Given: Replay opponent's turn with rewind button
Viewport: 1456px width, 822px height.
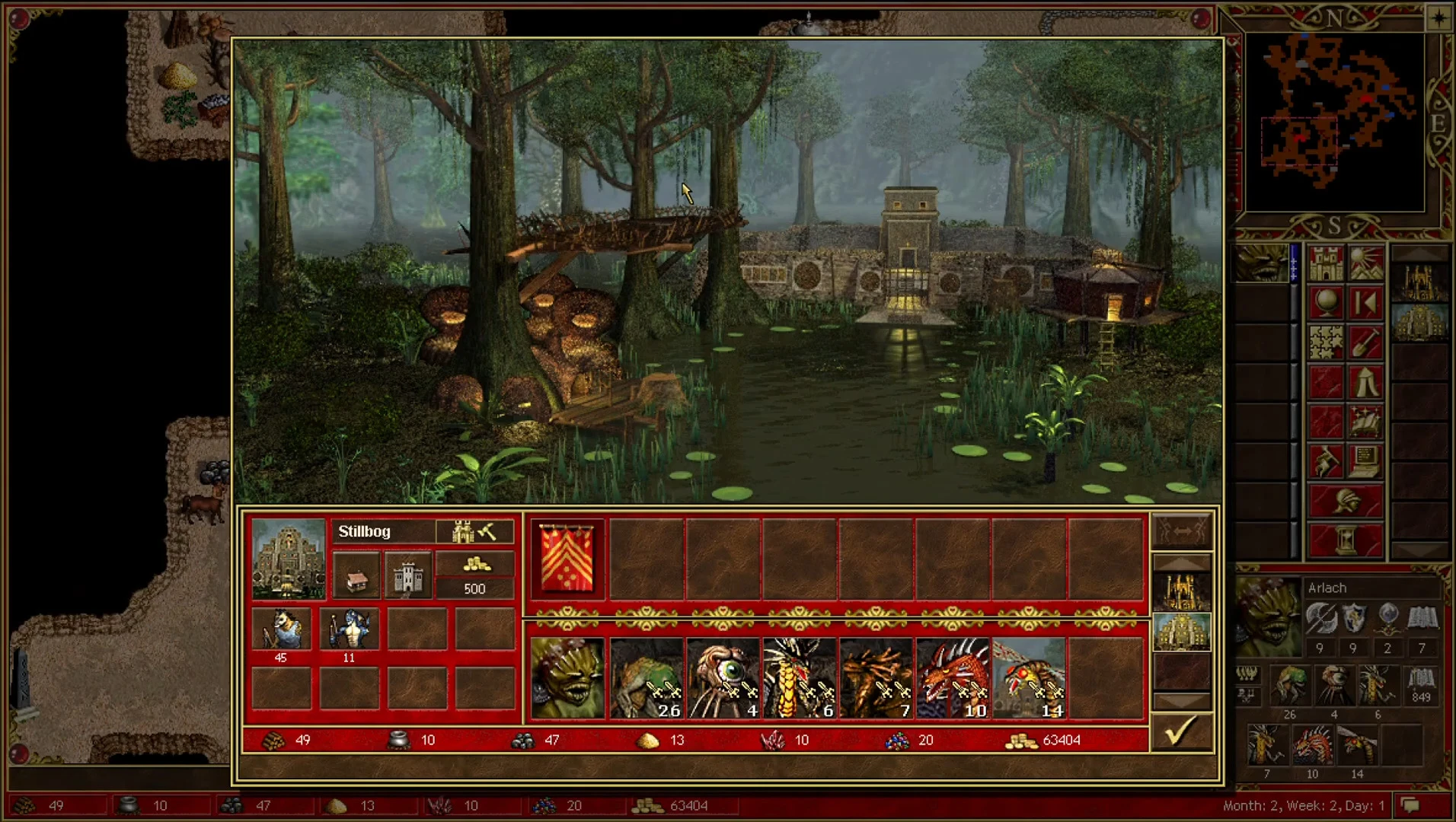Looking at the screenshot, I should (1366, 301).
